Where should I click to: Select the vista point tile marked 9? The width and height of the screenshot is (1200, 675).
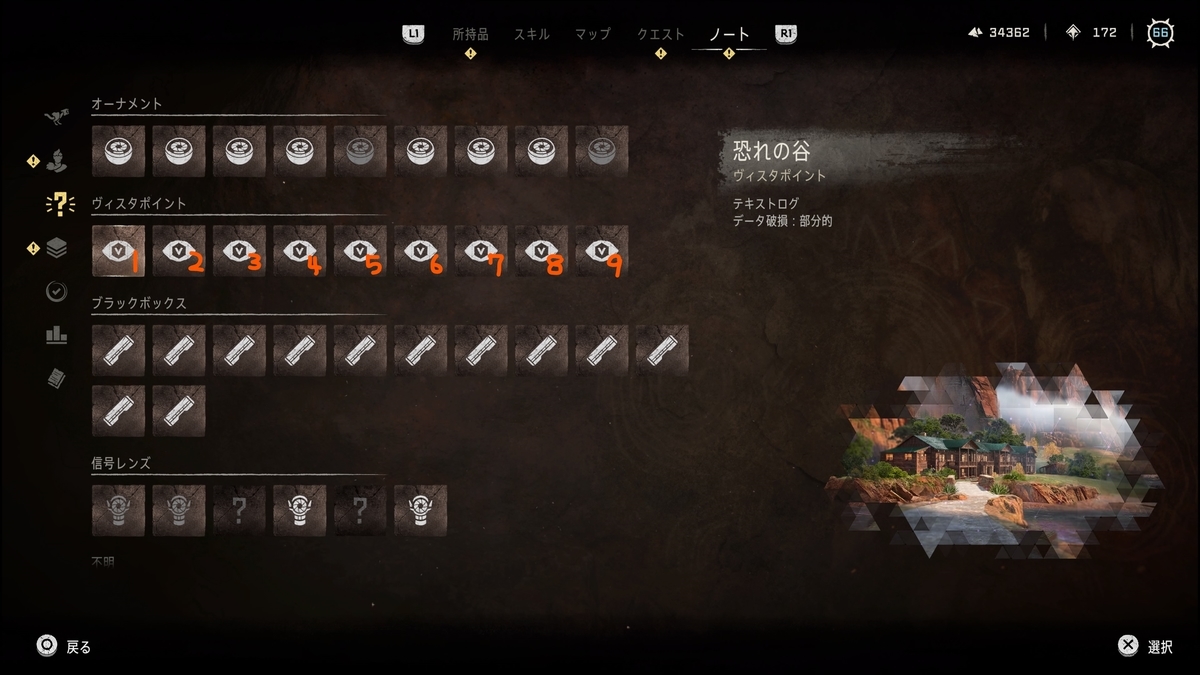click(x=602, y=251)
